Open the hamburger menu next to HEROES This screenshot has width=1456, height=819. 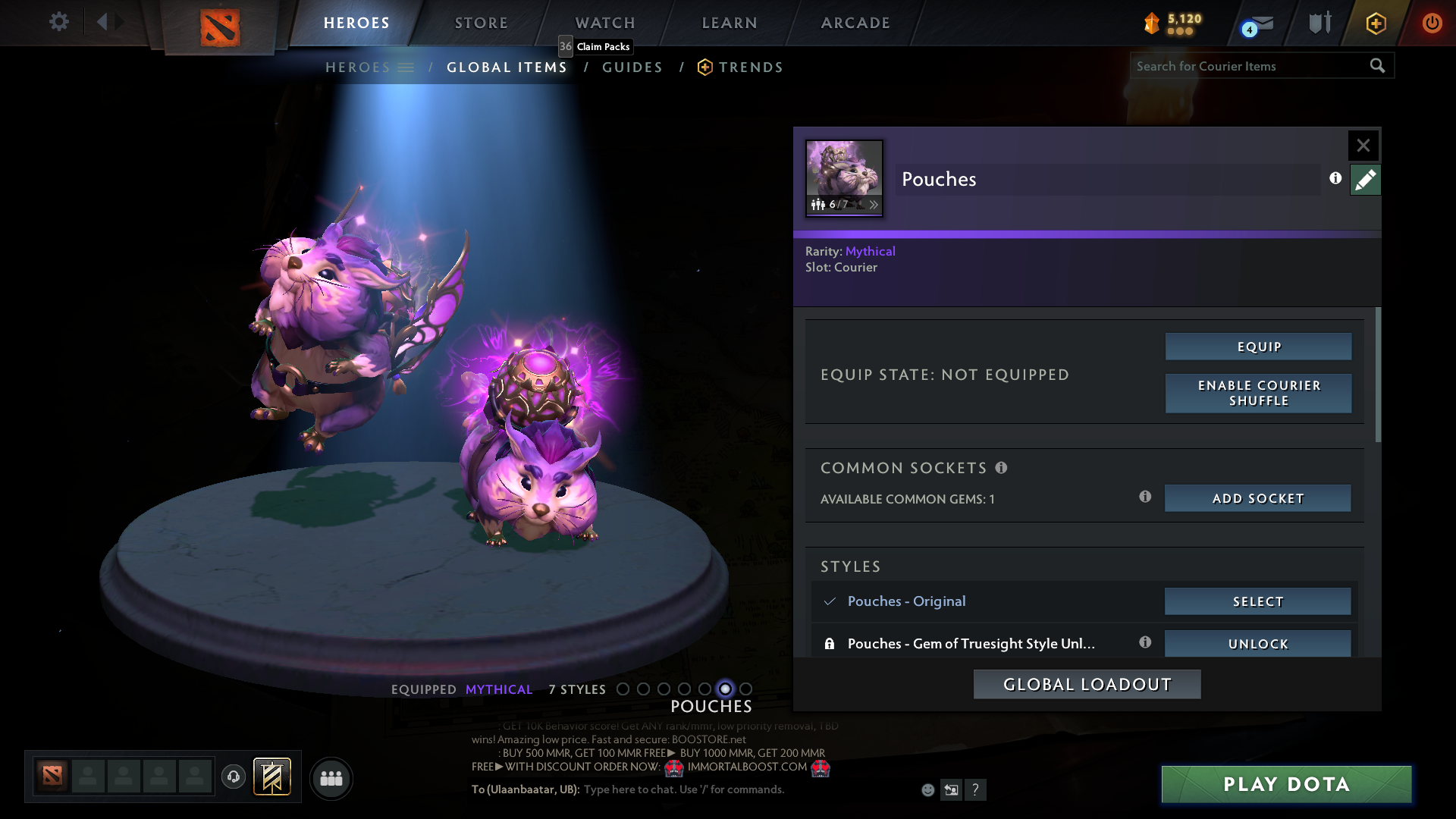407,67
